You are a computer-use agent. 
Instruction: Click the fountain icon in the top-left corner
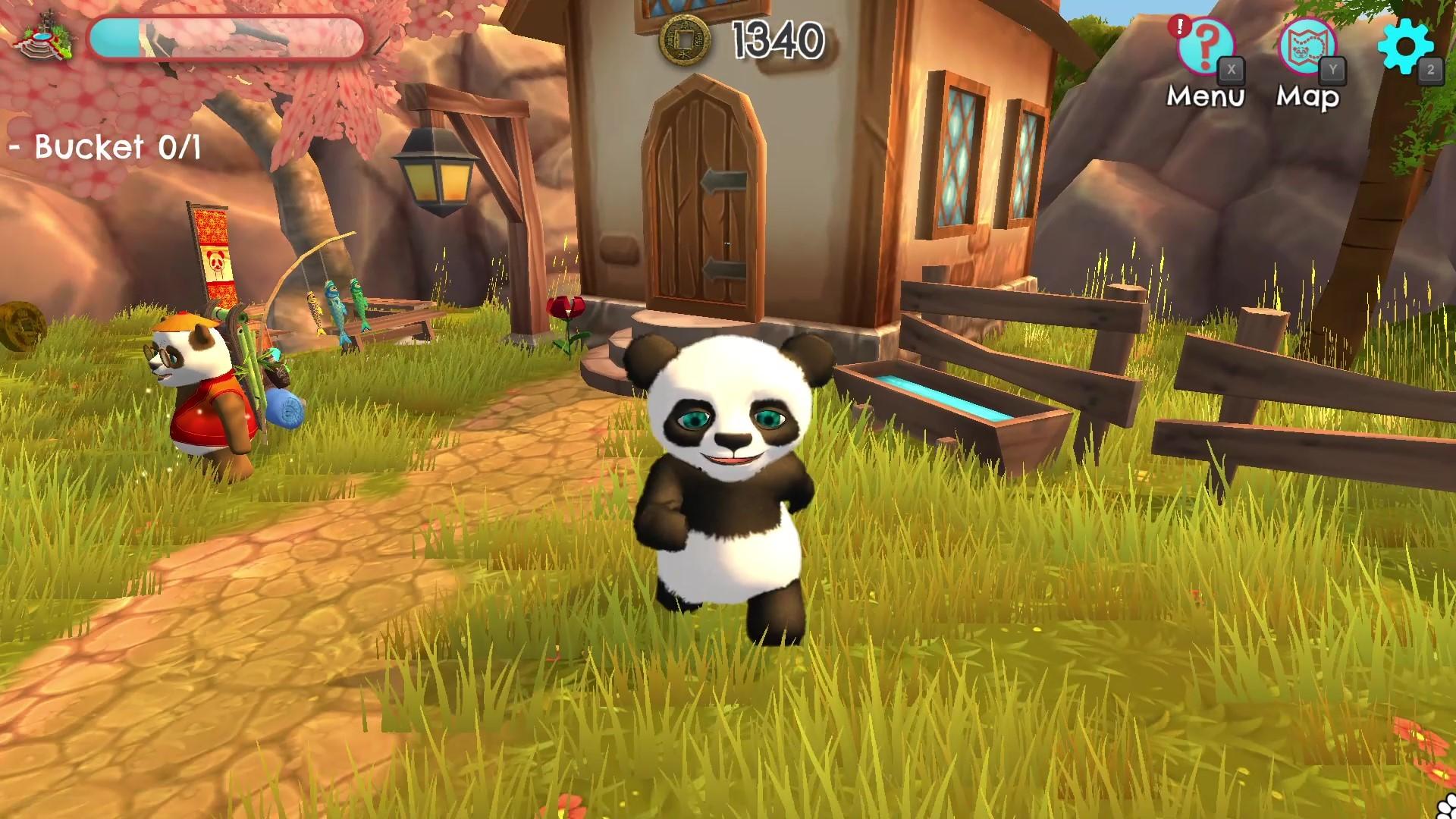[x=42, y=38]
